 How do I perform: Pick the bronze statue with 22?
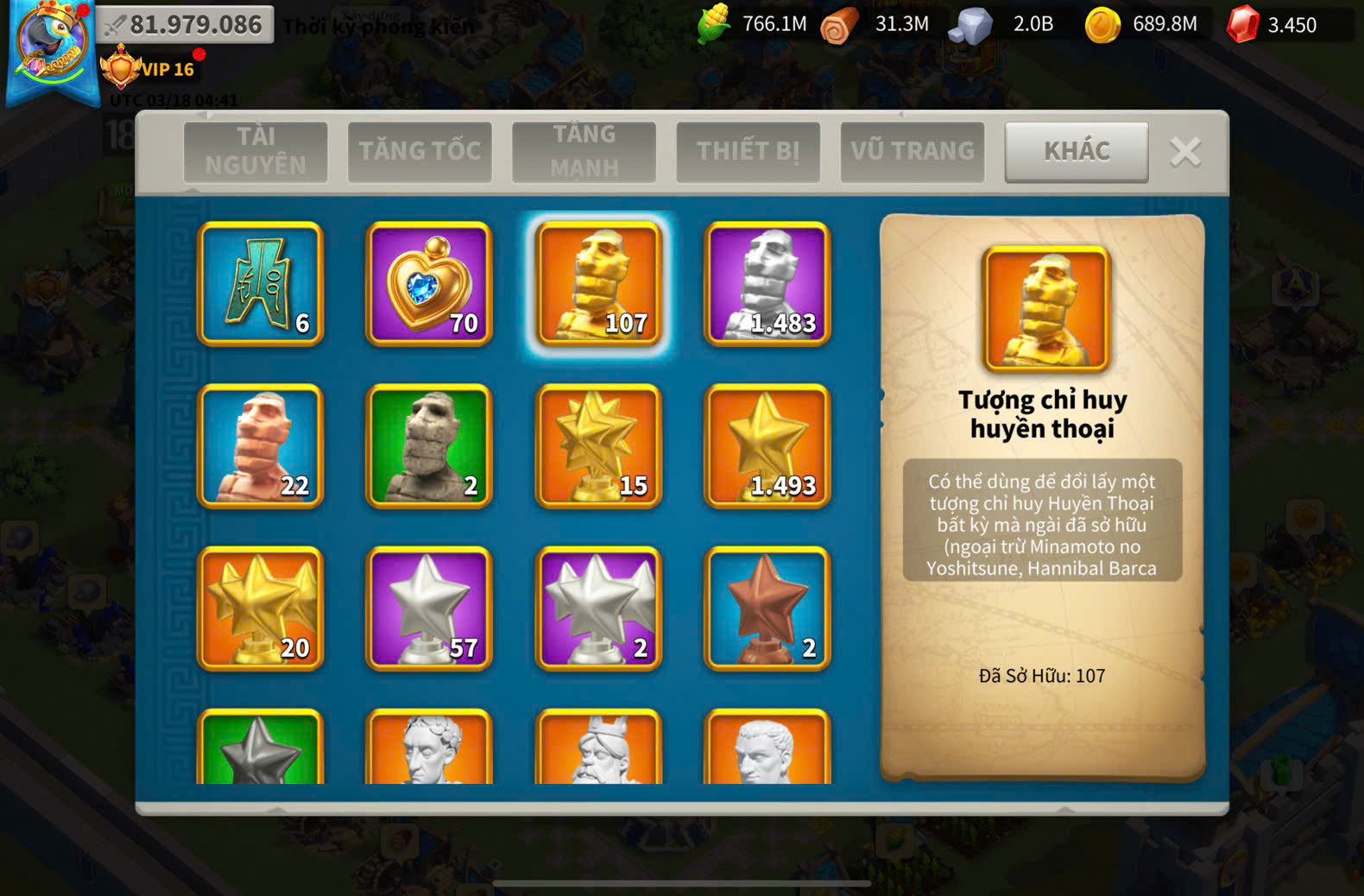pyautogui.click(x=261, y=446)
